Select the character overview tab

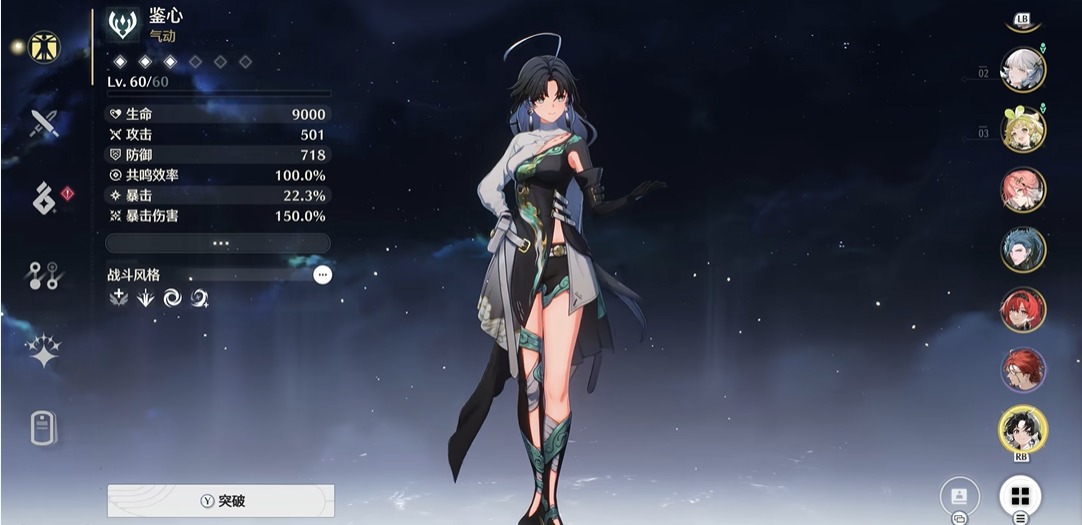(44, 46)
